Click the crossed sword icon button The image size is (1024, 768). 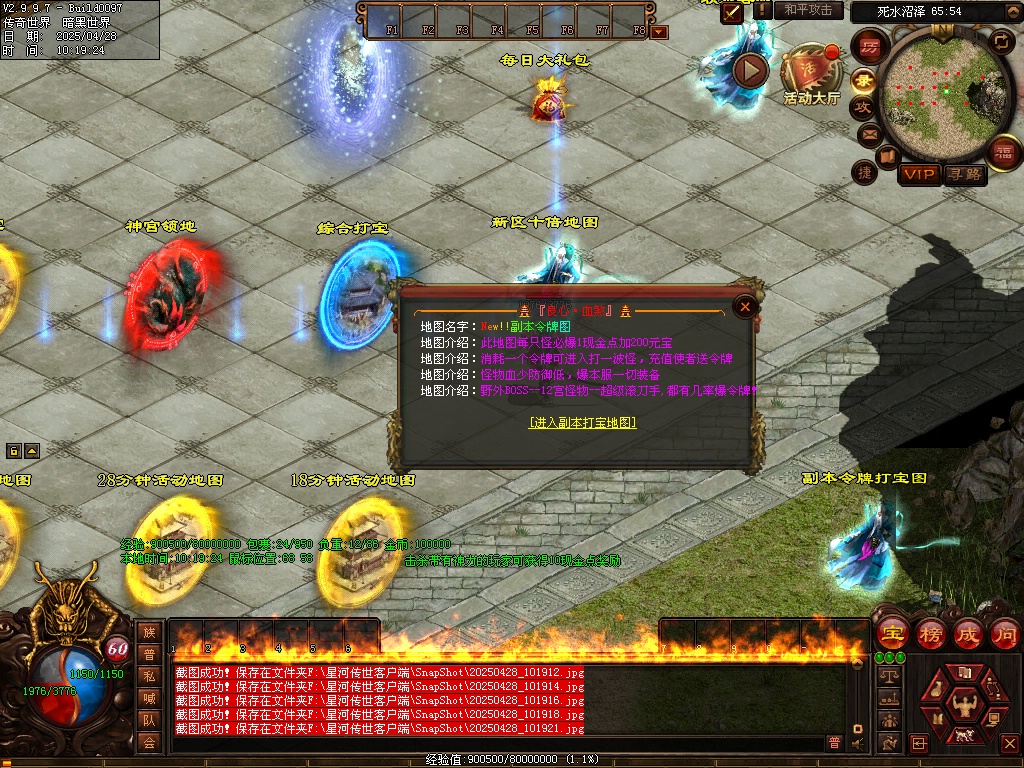[x=733, y=11]
